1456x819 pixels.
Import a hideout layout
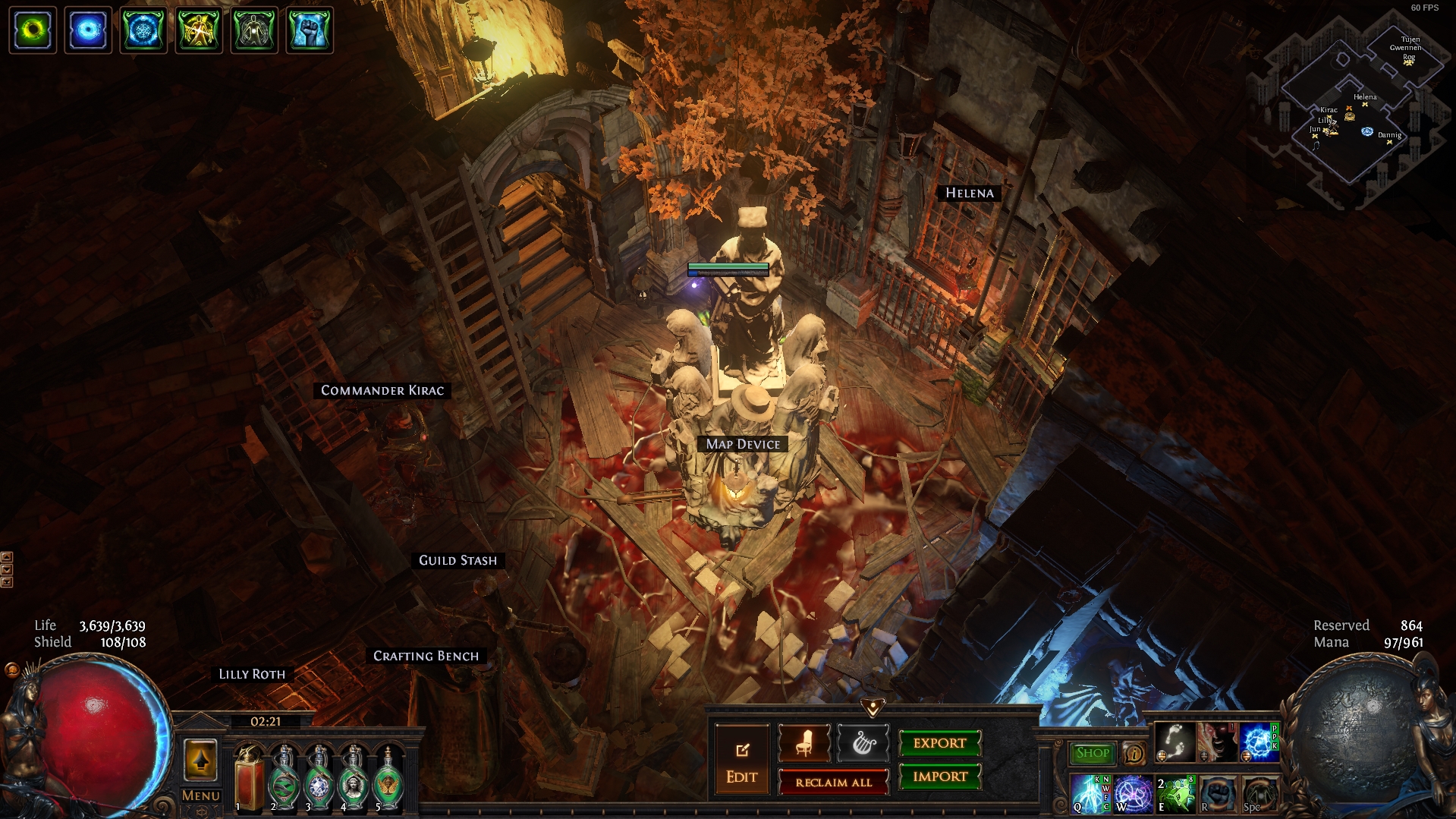[x=939, y=776]
